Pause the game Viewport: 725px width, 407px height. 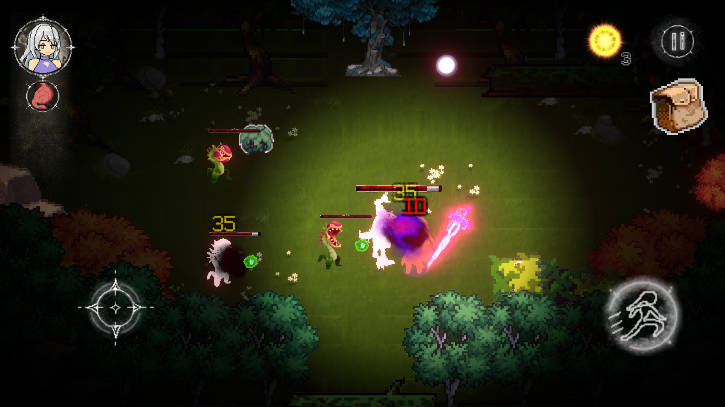[677, 41]
